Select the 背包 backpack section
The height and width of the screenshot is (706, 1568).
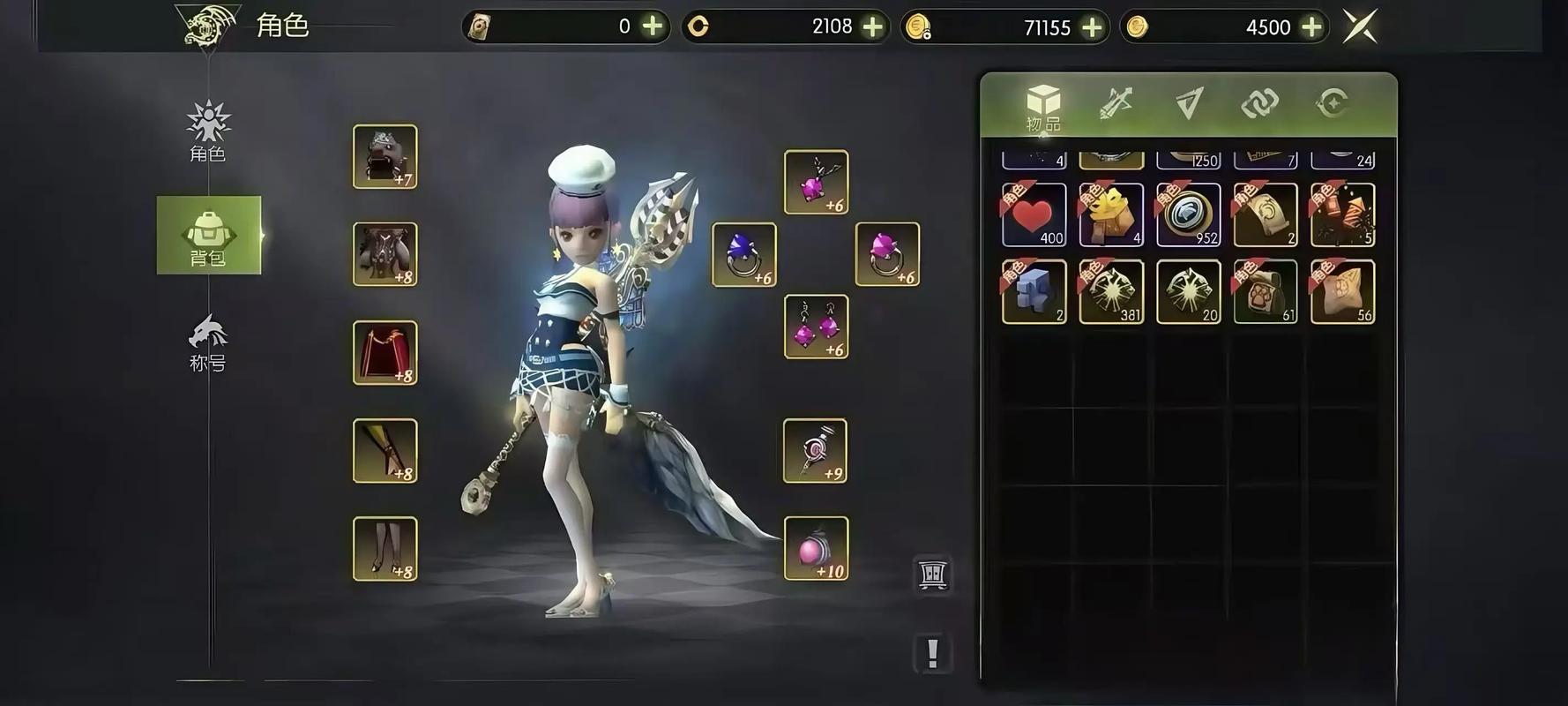click(x=209, y=236)
